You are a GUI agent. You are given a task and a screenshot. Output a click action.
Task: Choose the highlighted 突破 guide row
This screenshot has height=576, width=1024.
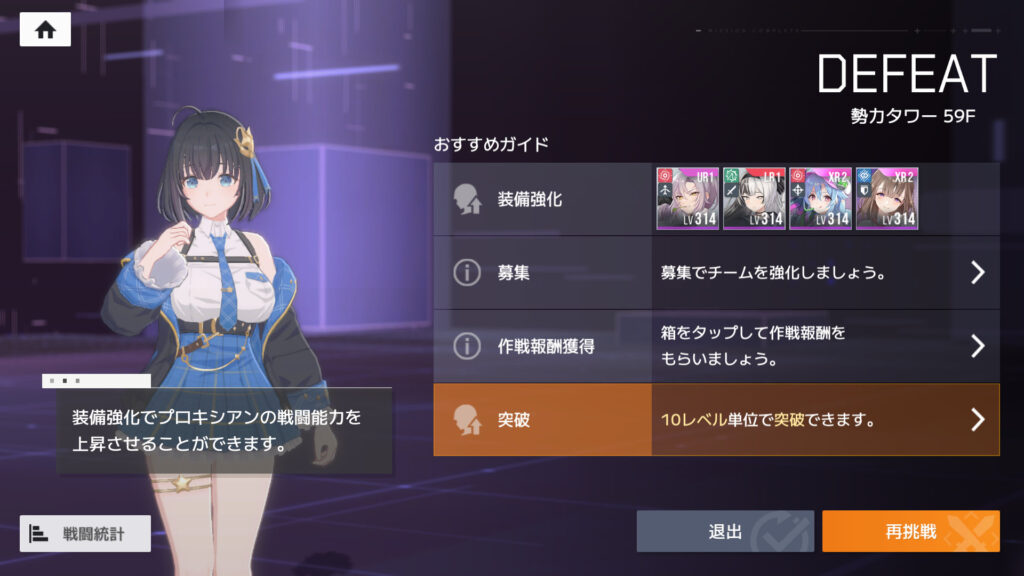(715, 420)
